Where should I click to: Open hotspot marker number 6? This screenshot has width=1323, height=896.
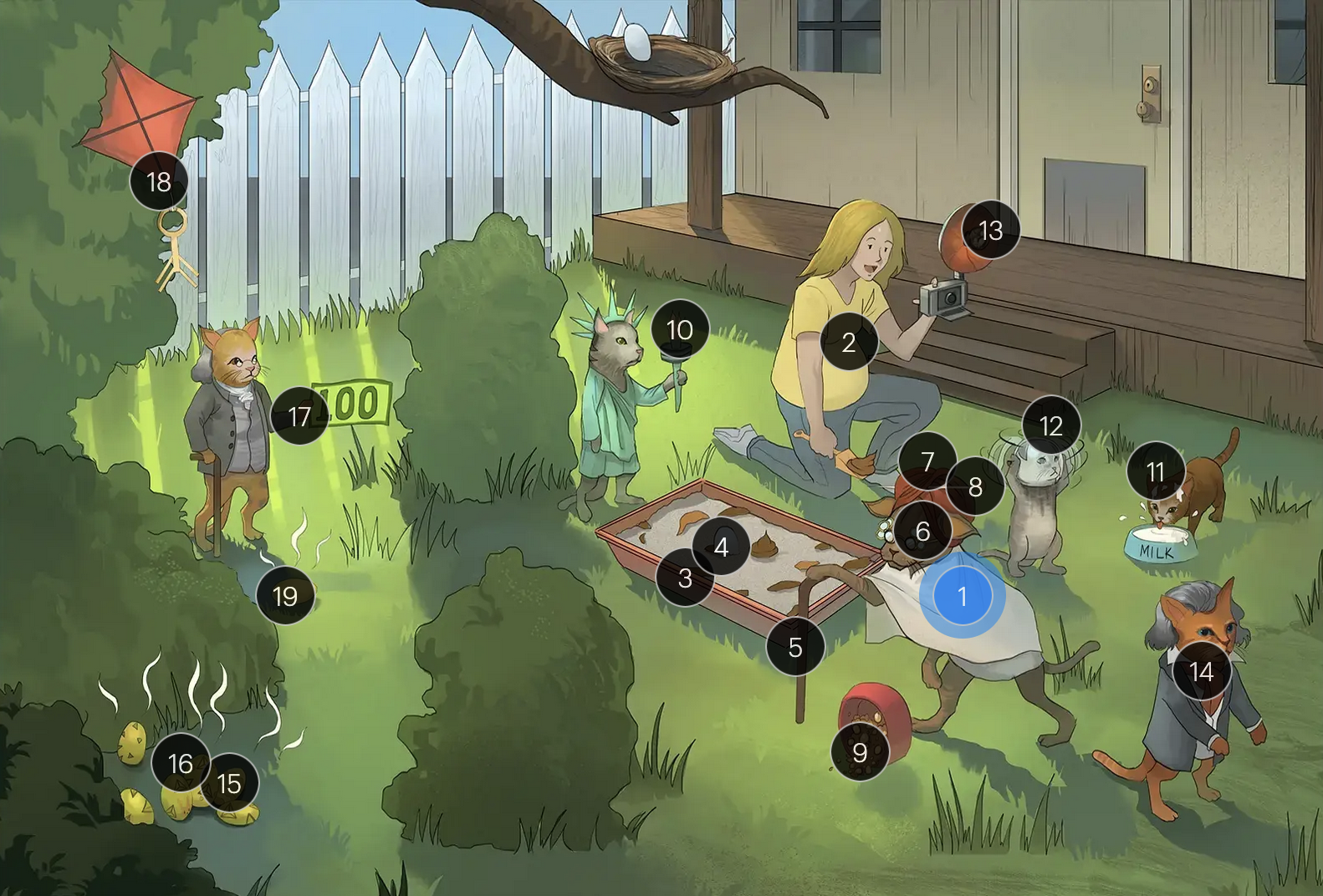click(922, 531)
